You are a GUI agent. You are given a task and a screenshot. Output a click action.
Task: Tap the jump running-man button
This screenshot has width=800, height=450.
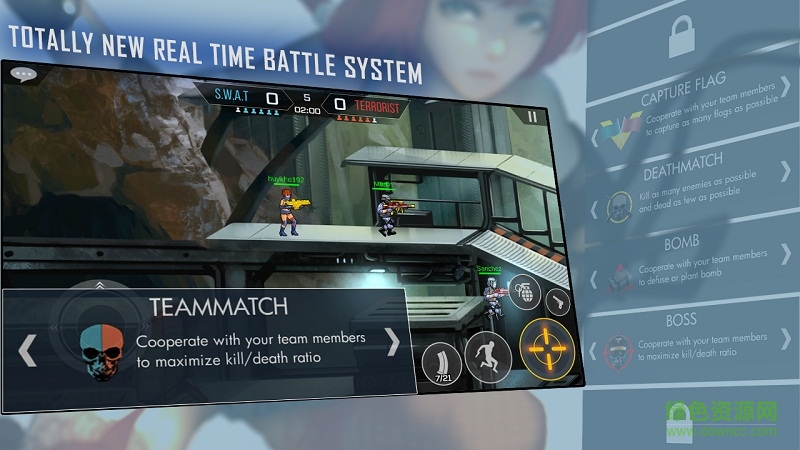tap(488, 357)
